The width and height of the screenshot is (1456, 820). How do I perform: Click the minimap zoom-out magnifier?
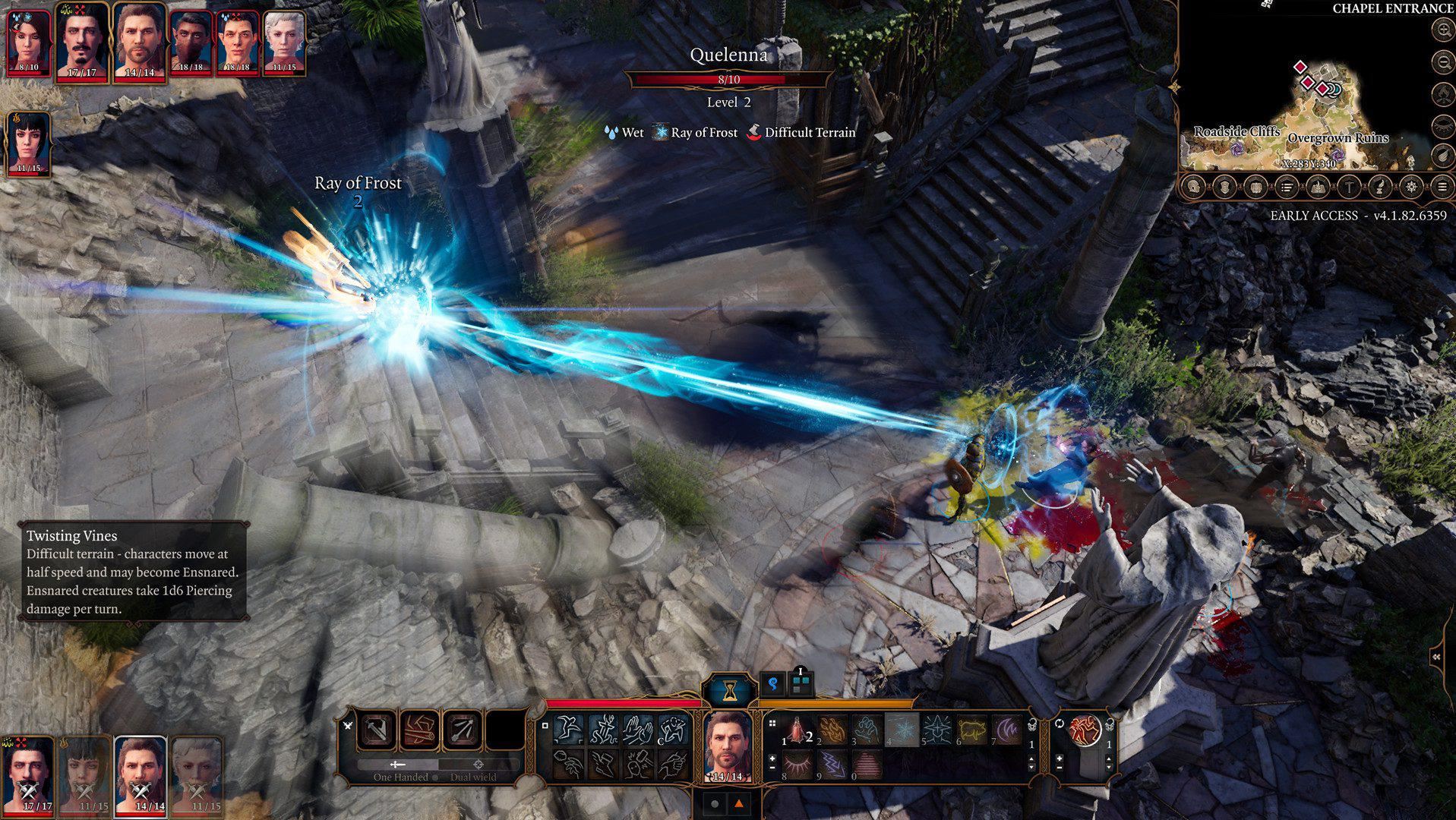point(1441,59)
